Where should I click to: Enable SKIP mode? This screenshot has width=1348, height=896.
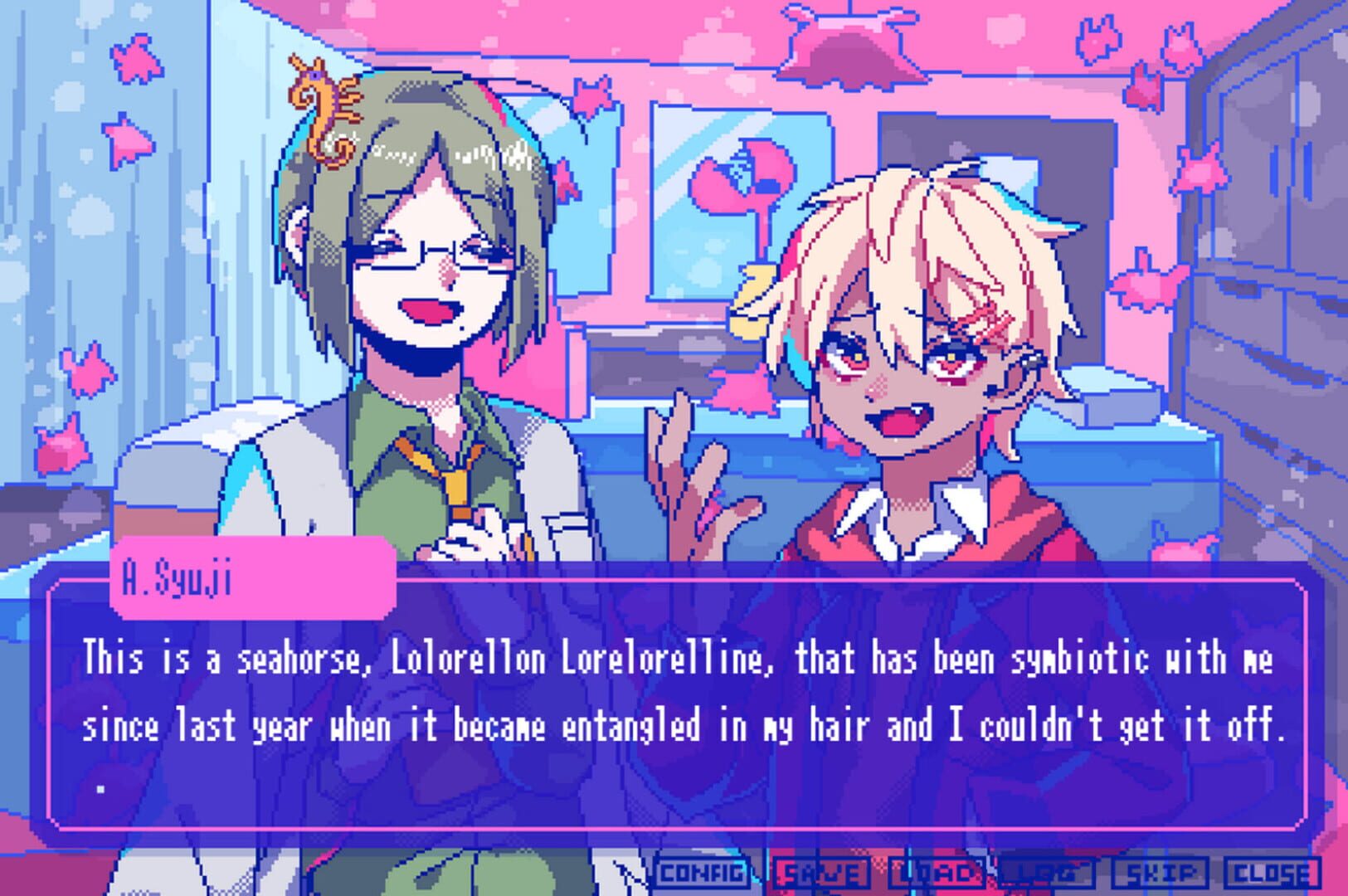(1158, 873)
